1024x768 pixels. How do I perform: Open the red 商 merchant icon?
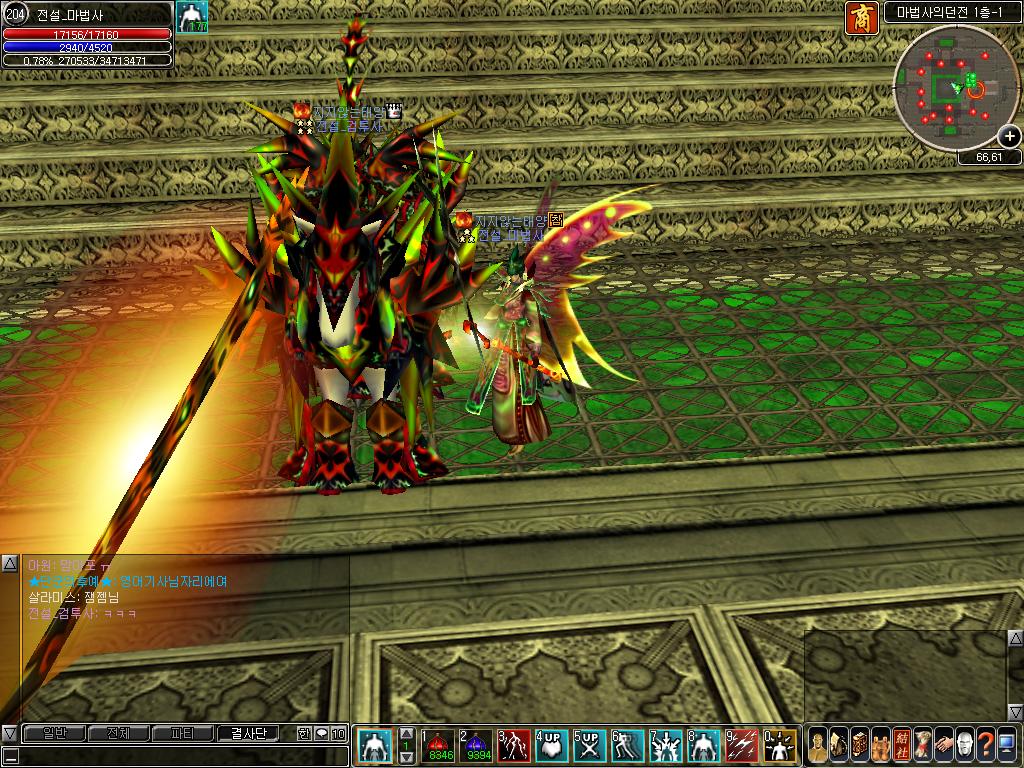861,17
